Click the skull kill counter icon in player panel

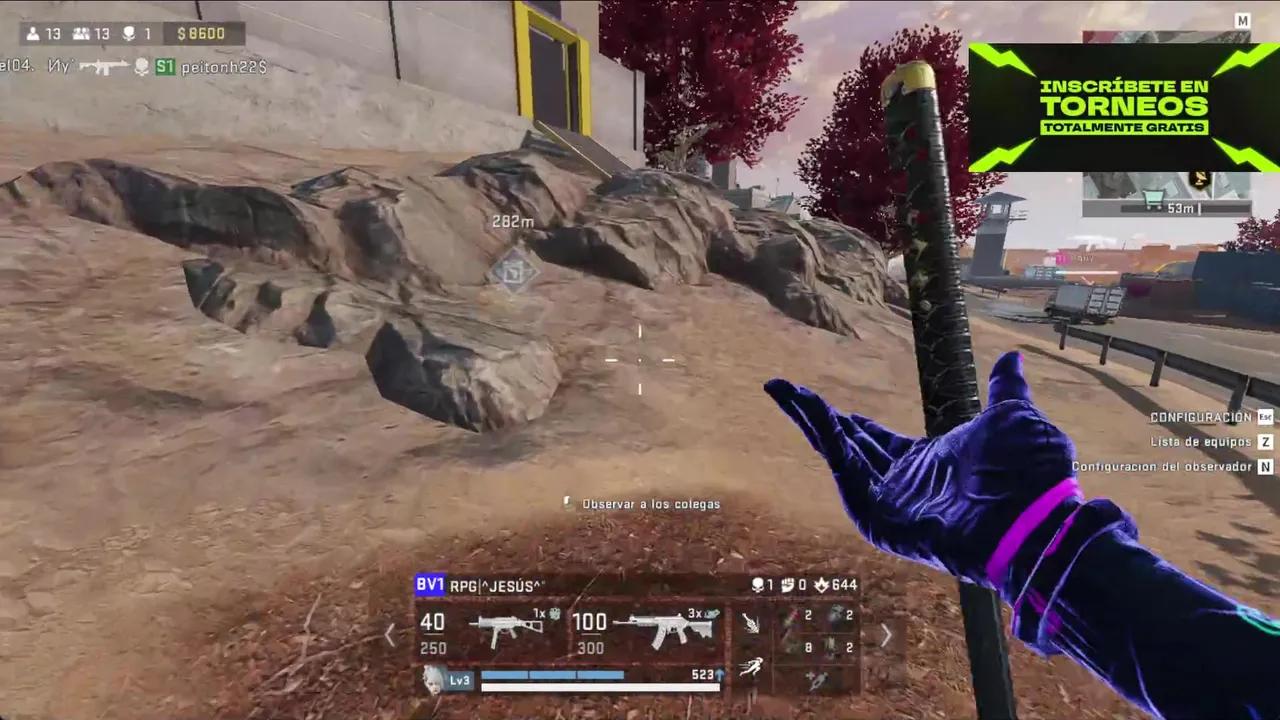click(x=757, y=585)
